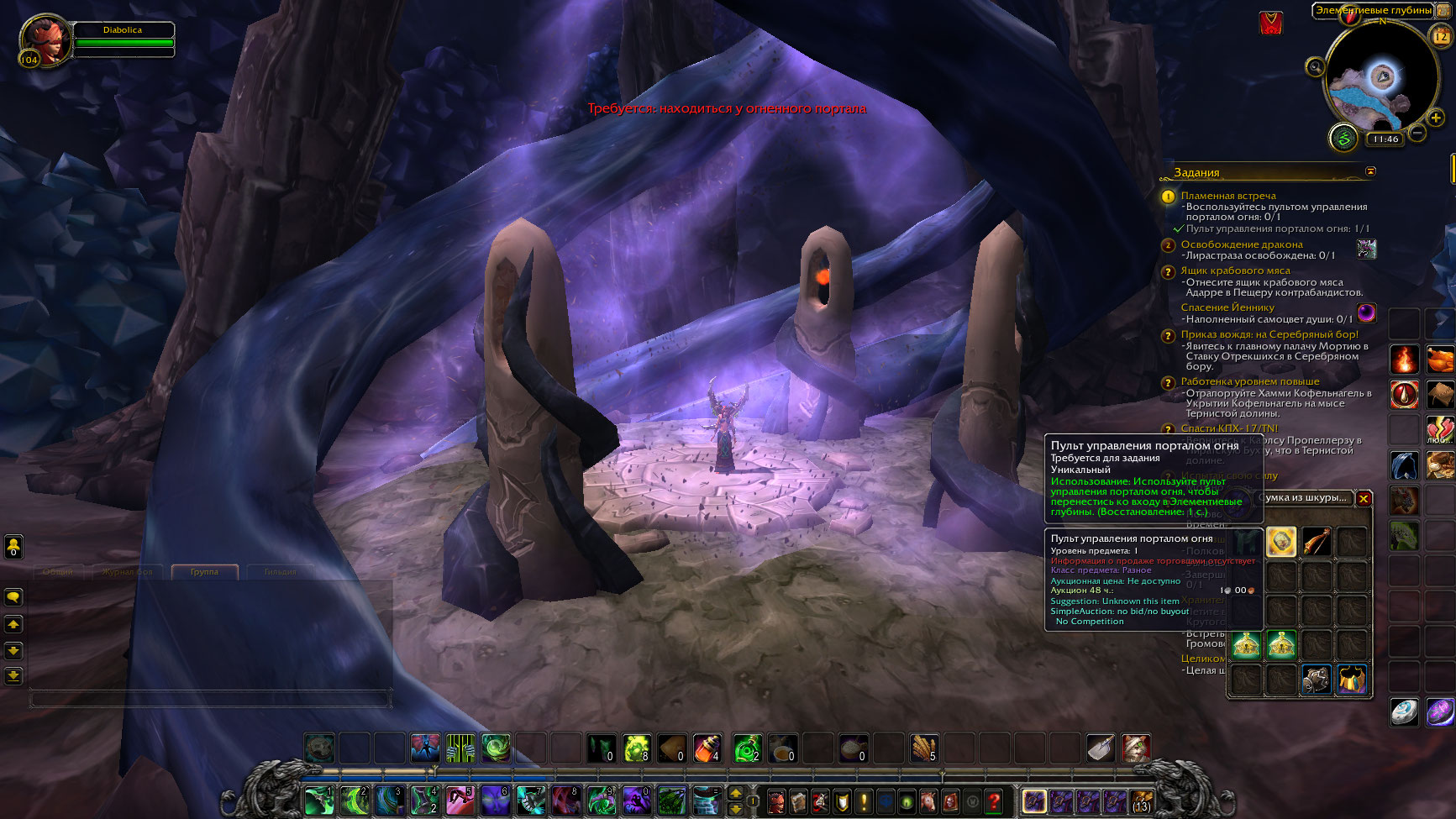The image size is (1456, 819).
Task: Activate the shovel icon on upper bar
Action: [x=1100, y=748]
